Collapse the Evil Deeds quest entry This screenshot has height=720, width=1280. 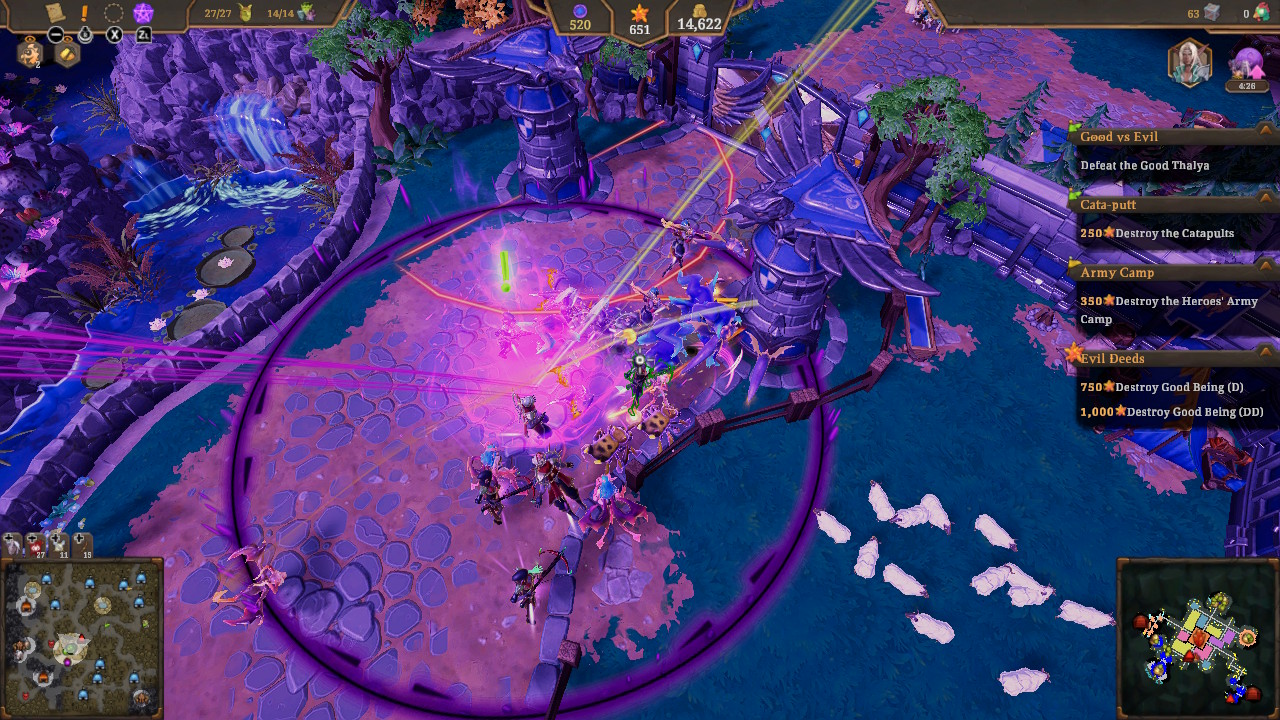tap(1263, 352)
